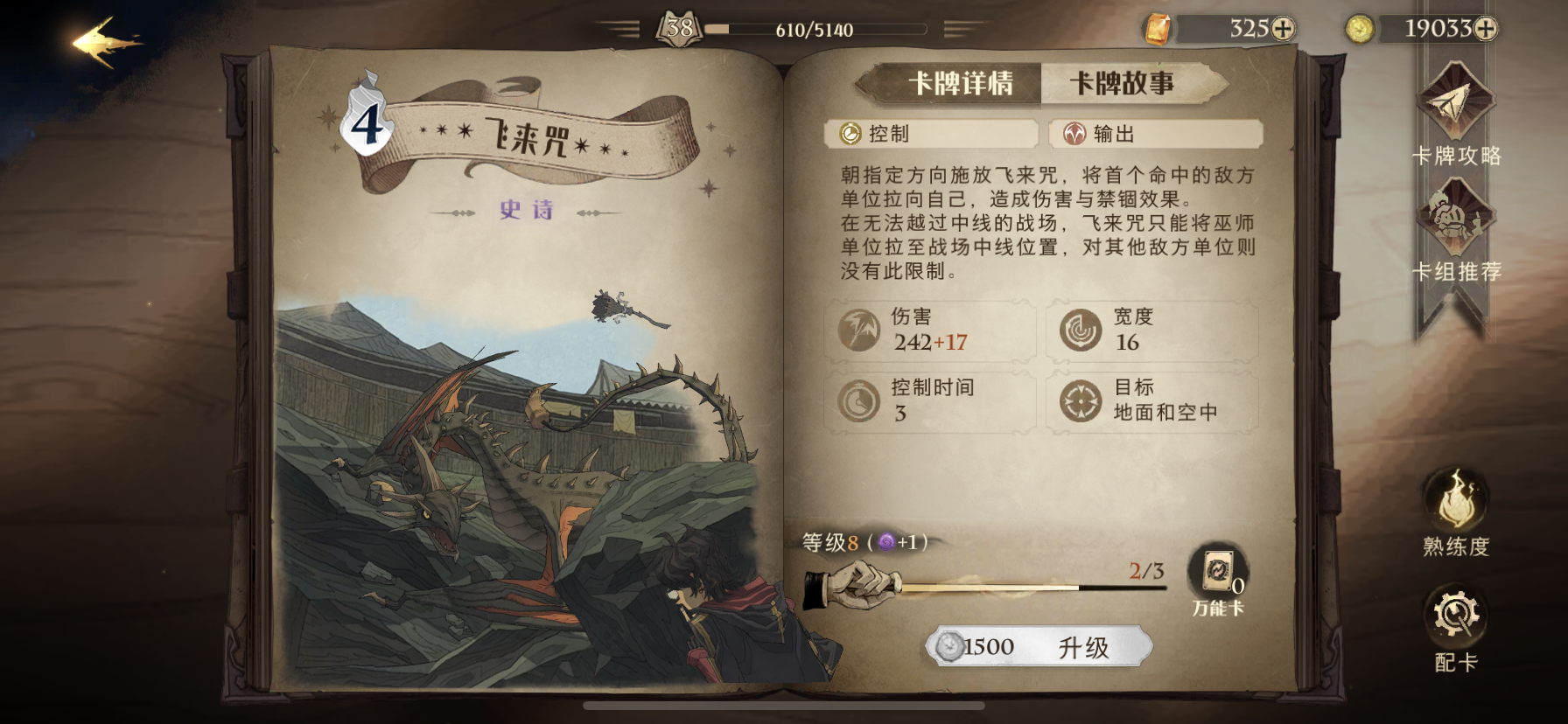Viewport: 1568px width, 724px height.
Task: Select the 卡牌详情 tab
Action: point(961,84)
